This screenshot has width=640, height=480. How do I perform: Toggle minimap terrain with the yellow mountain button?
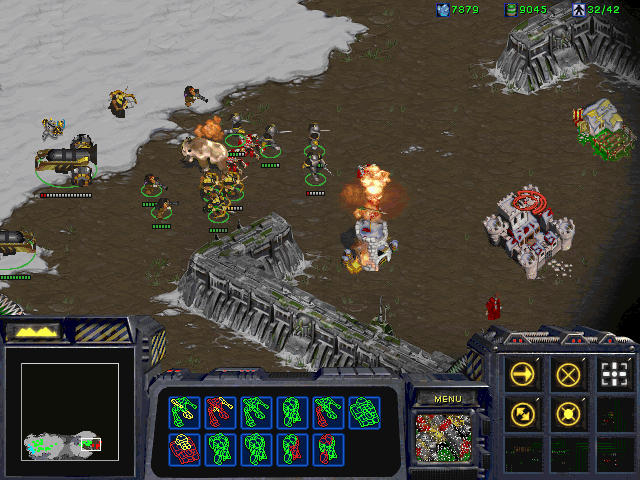[32, 331]
